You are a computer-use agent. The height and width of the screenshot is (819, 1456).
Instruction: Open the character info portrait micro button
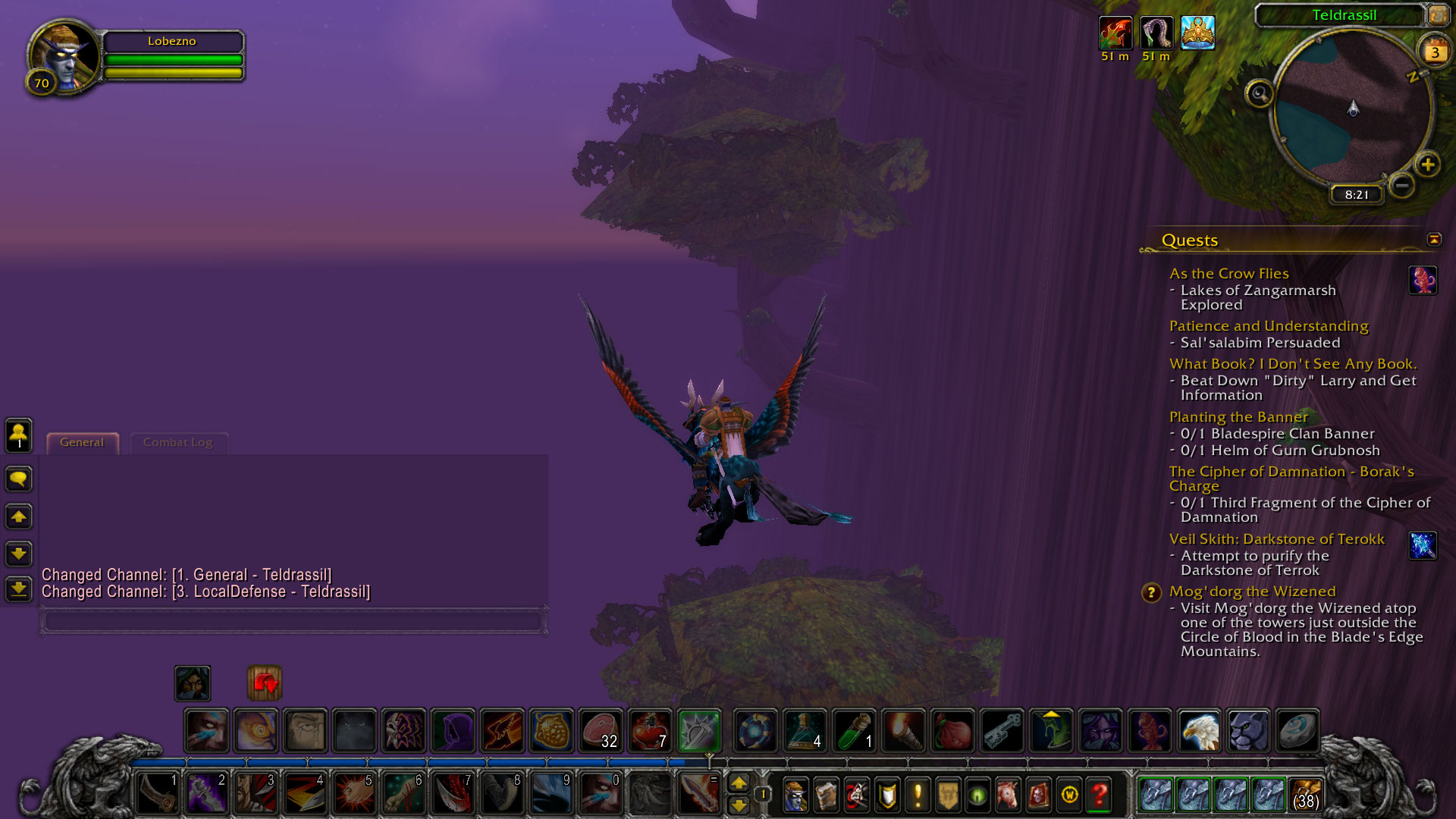[x=795, y=795]
